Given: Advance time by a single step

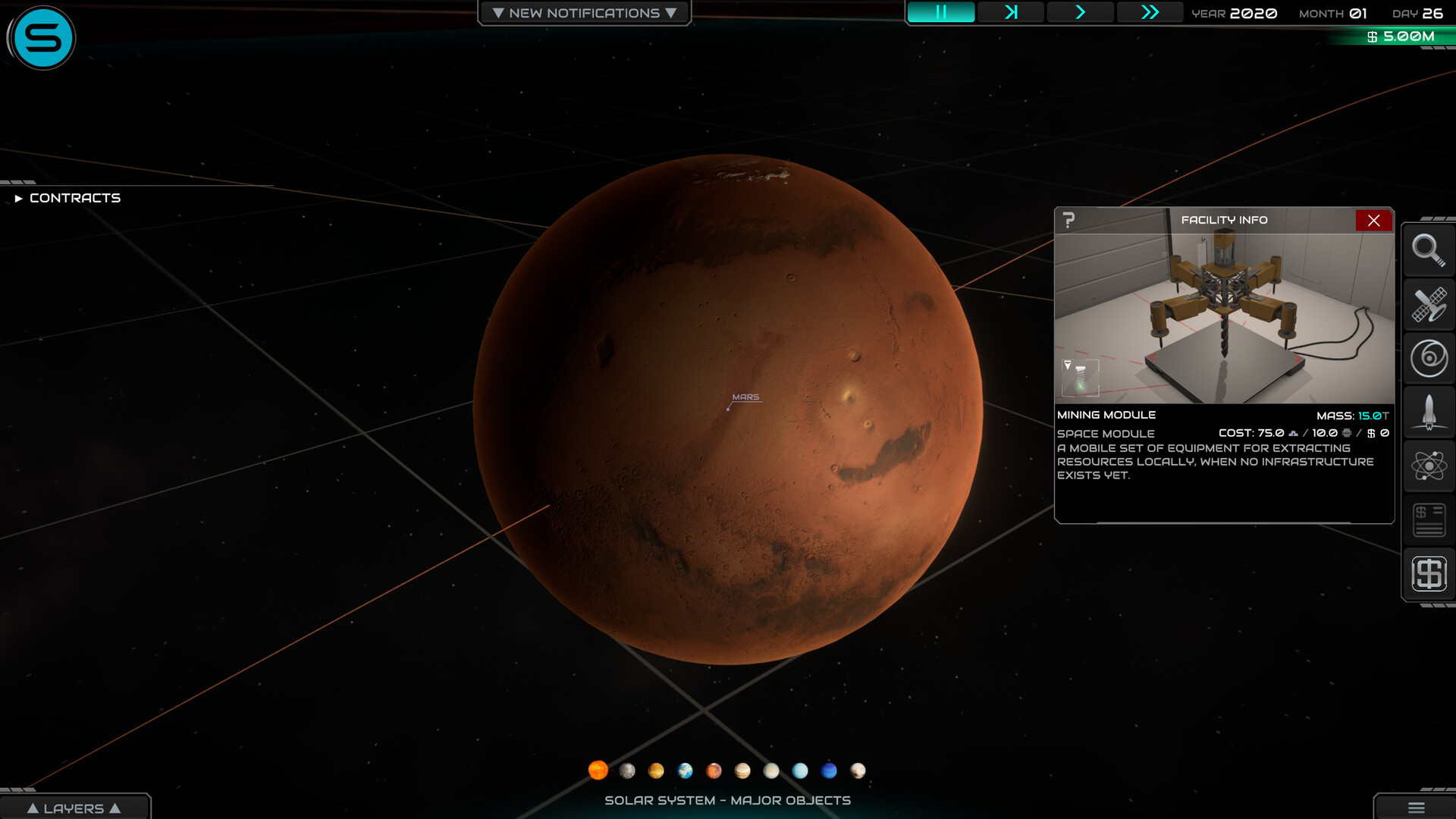Looking at the screenshot, I should coord(1010,12).
